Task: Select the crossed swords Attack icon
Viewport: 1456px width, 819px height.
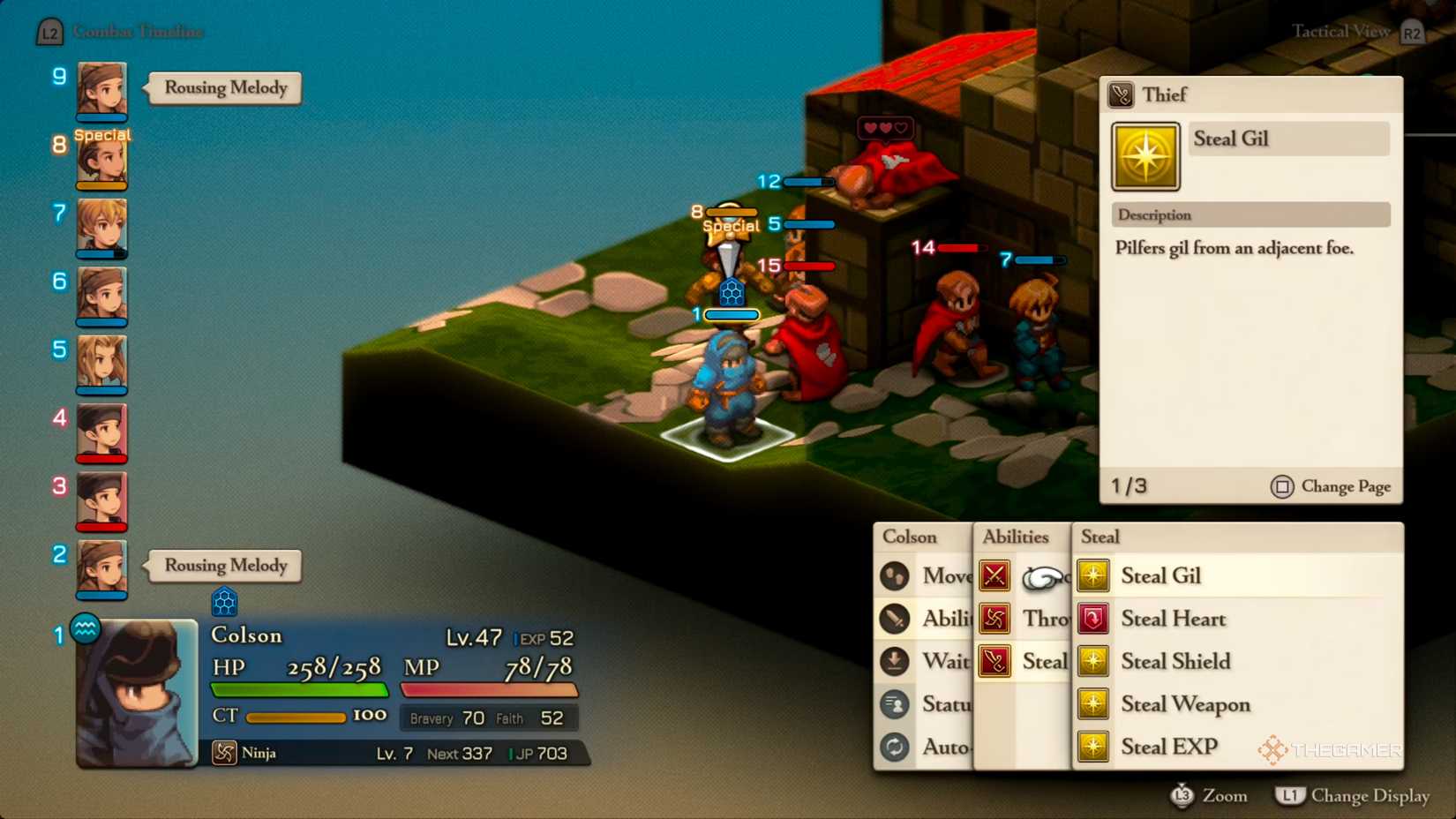Action: [x=994, y=575]
